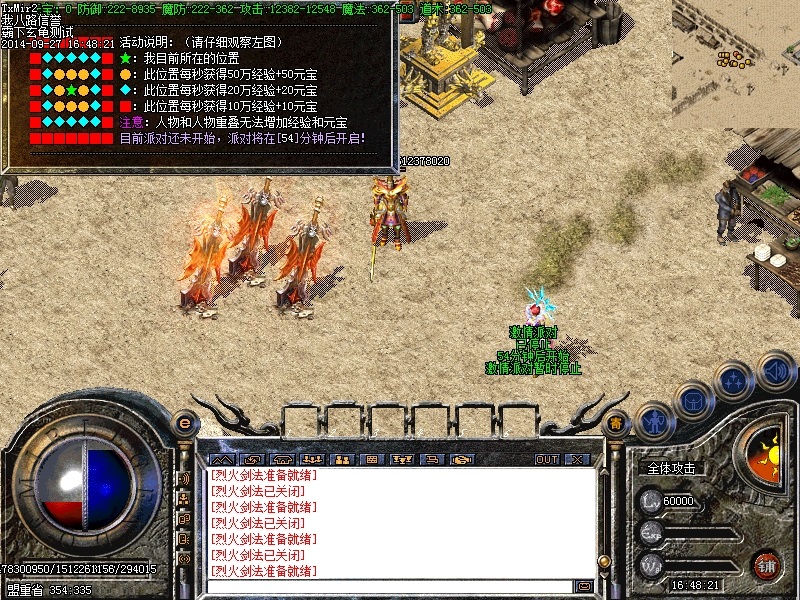
Task: Open the skills button with four stars
Action: [x=734, y=382]
